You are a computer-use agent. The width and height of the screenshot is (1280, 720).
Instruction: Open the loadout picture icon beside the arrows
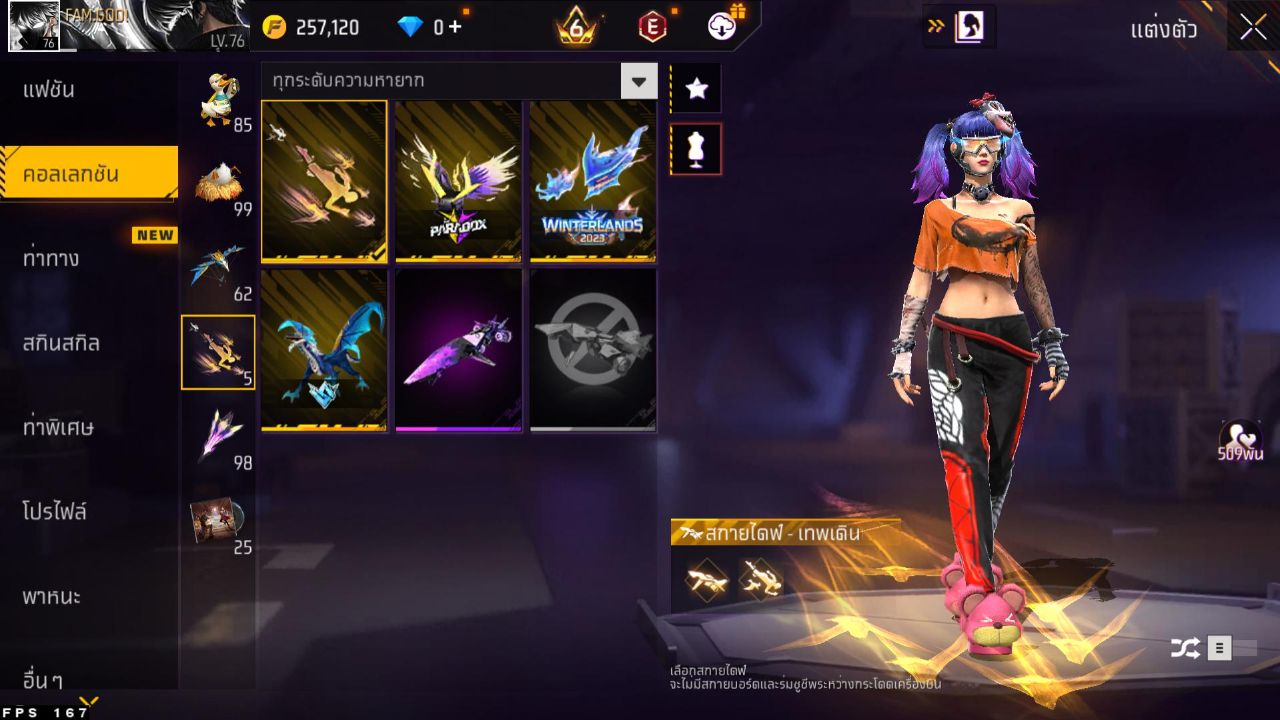967,27
